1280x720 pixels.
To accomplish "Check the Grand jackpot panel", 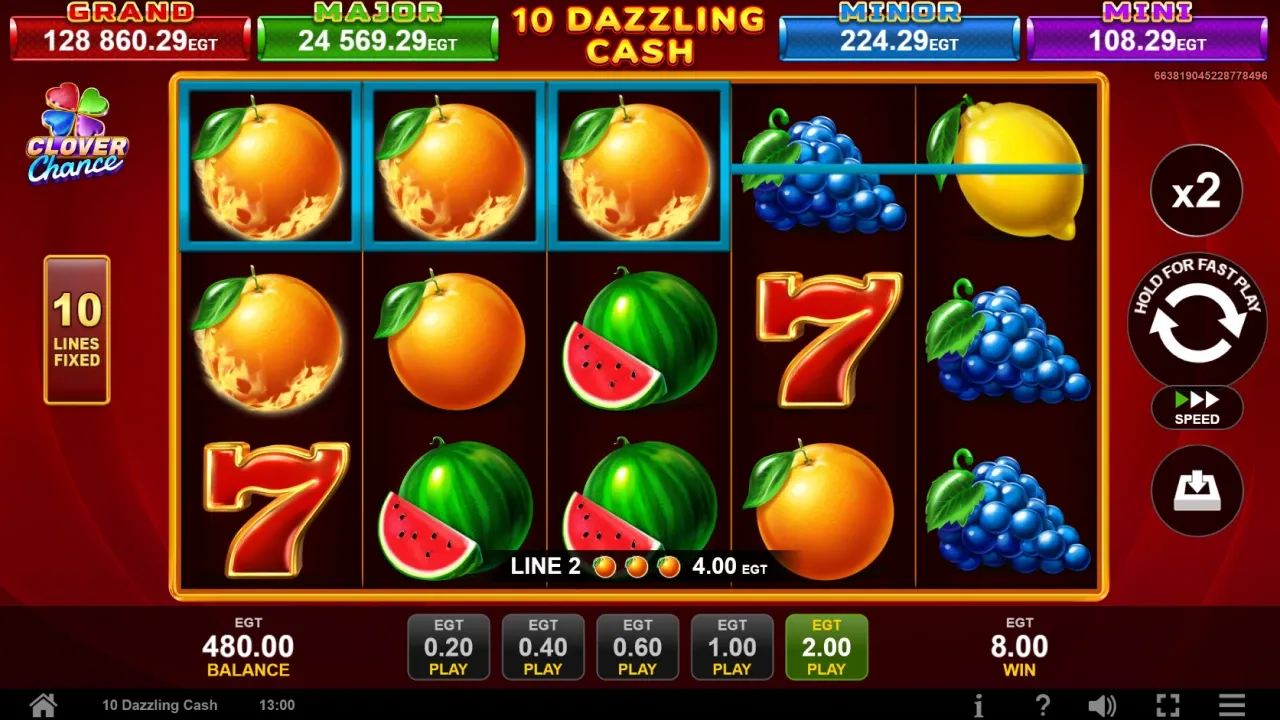I will tap(130, 29).
